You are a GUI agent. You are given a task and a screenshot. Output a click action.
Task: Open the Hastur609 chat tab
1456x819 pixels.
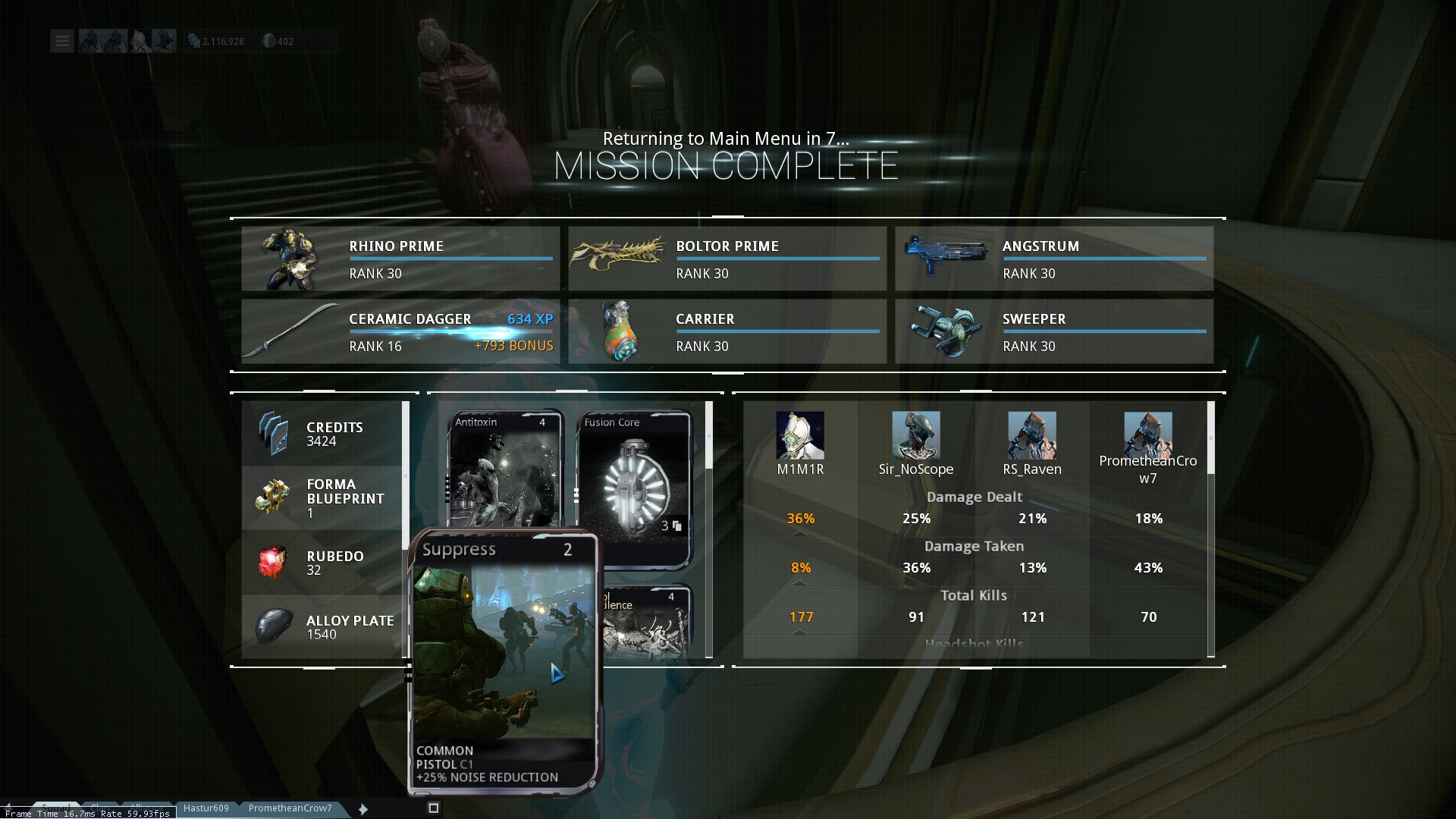[x=206, y=808]
